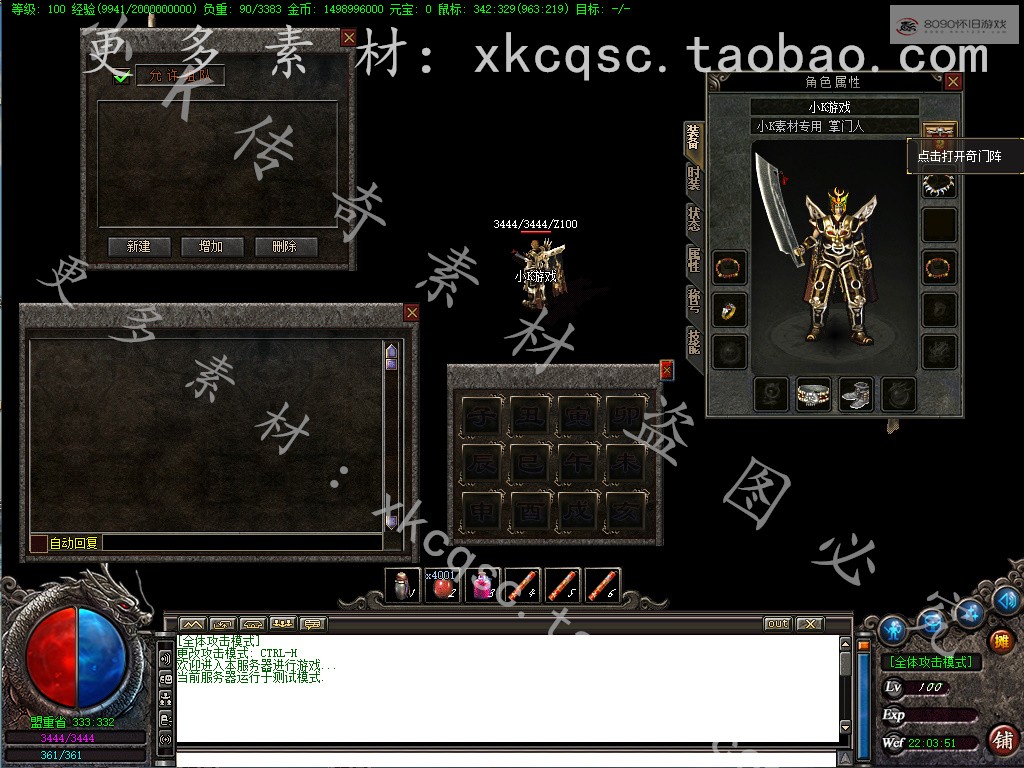Select the equipped necklace slot
Screen dimensions: 1024x768
[938, 185]
